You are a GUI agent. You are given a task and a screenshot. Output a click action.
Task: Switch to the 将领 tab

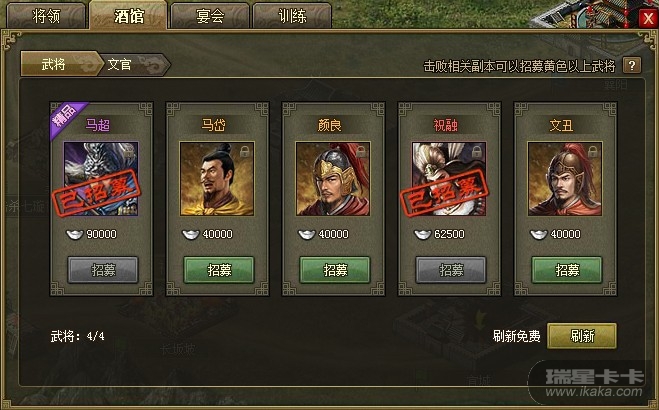46,16
